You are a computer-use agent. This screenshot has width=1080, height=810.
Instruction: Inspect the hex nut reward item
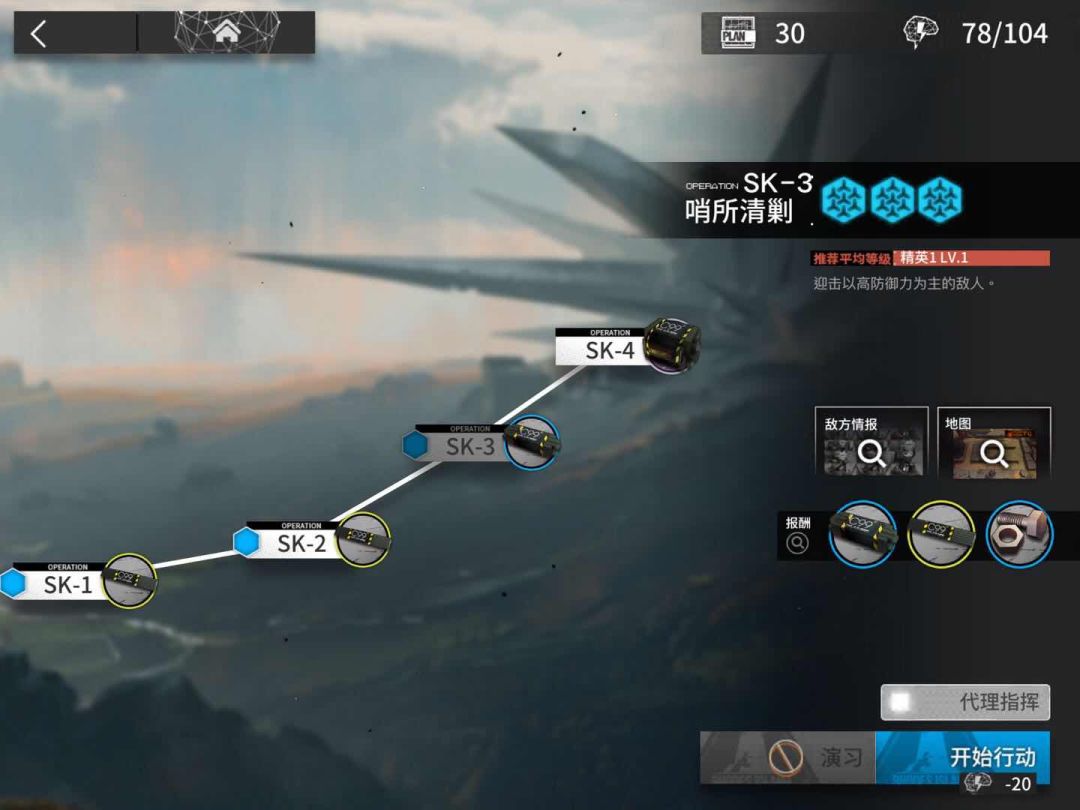pyautogui.click(x=1019, y=535)
